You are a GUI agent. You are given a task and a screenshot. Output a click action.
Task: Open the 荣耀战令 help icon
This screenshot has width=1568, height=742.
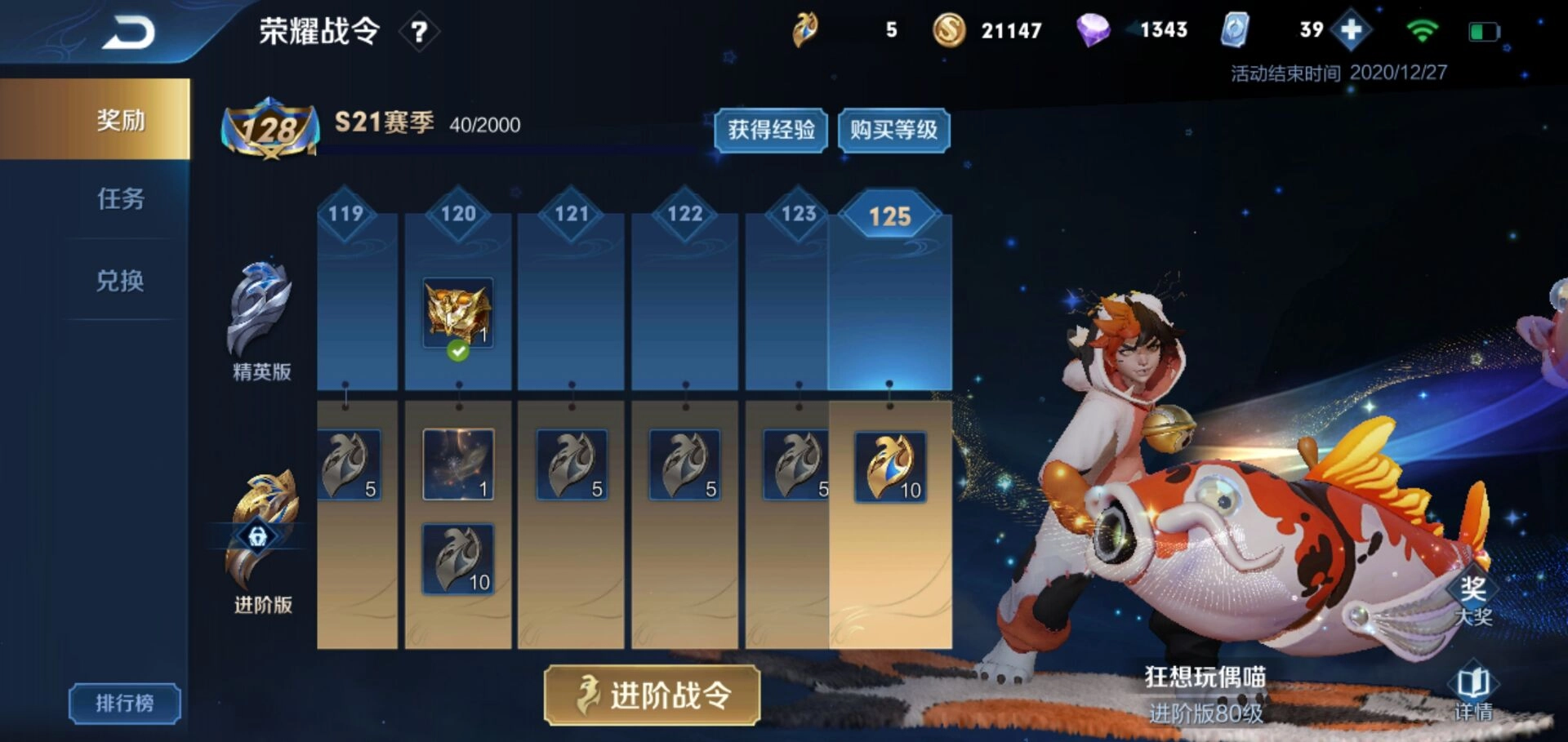point(419,33)
